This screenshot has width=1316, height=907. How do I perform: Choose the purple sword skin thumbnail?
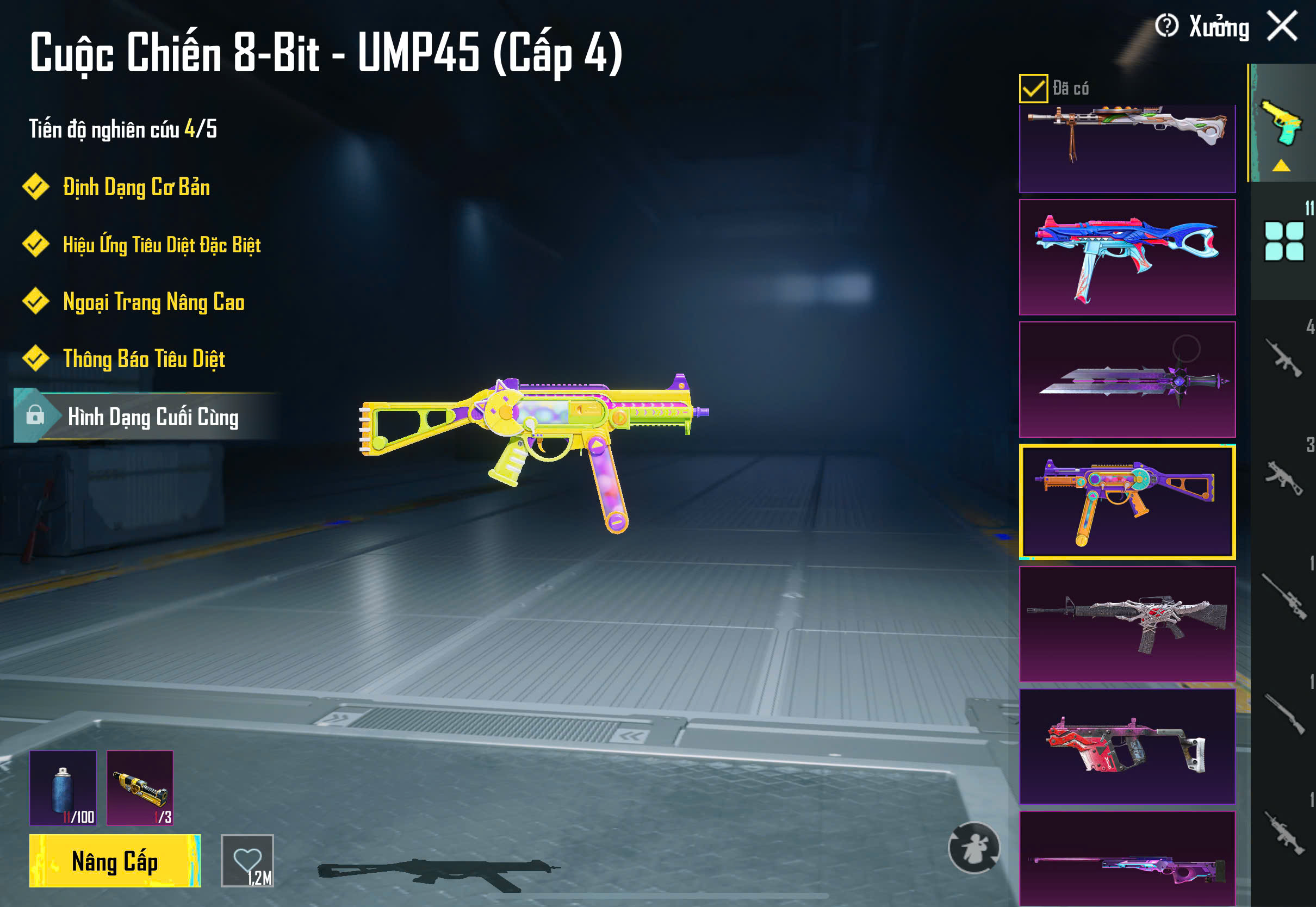coord(1127,380)
